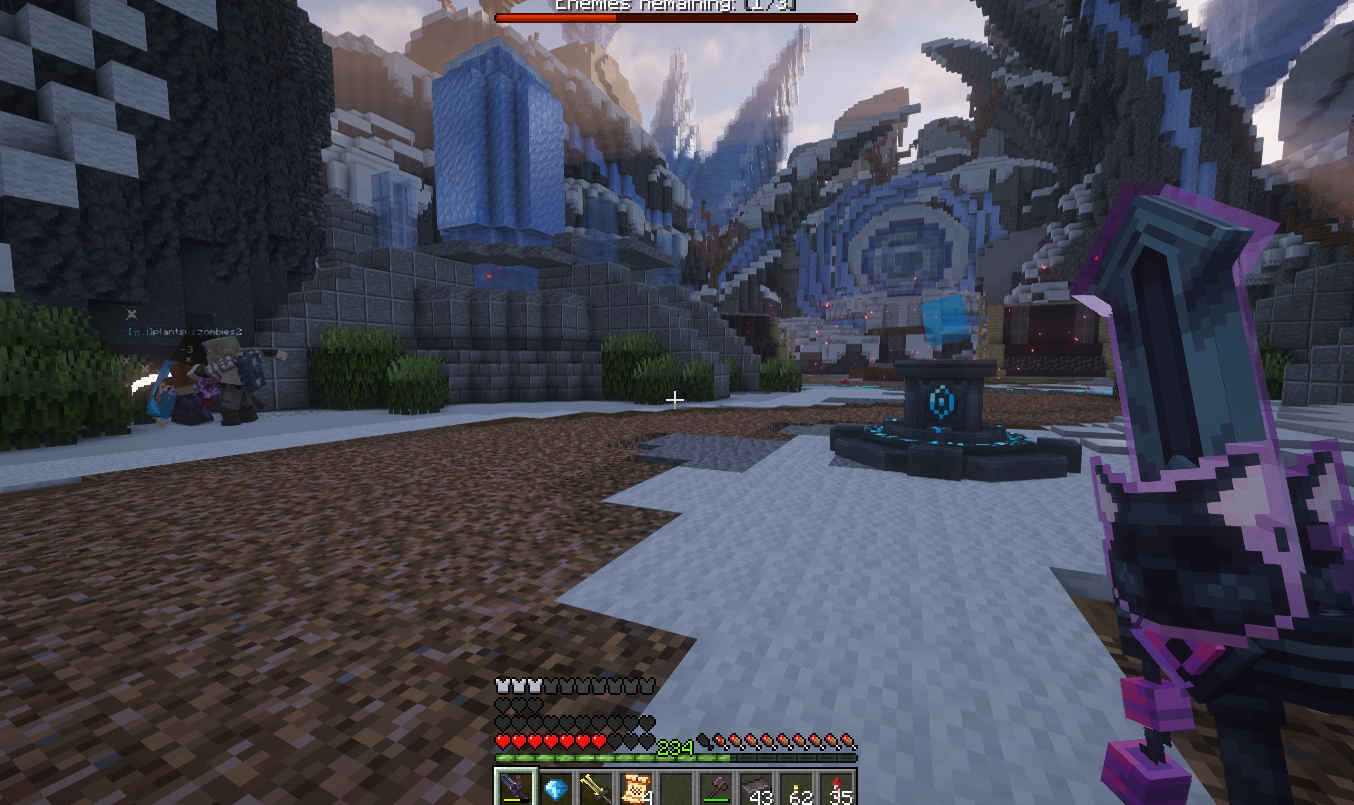Select the red firework rocket stack

click(x=837, y=788)
